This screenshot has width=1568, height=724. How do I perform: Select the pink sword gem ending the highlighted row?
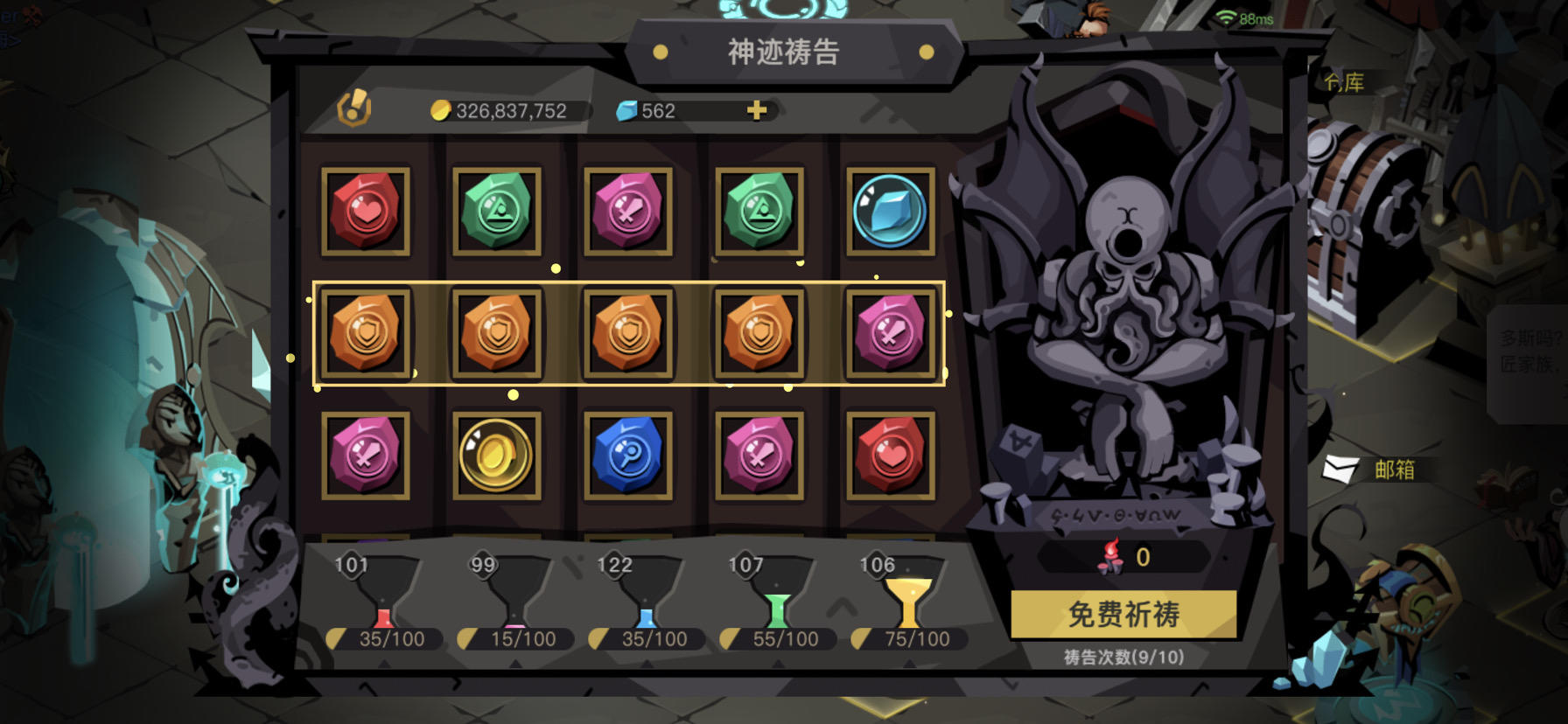(891, 333)
